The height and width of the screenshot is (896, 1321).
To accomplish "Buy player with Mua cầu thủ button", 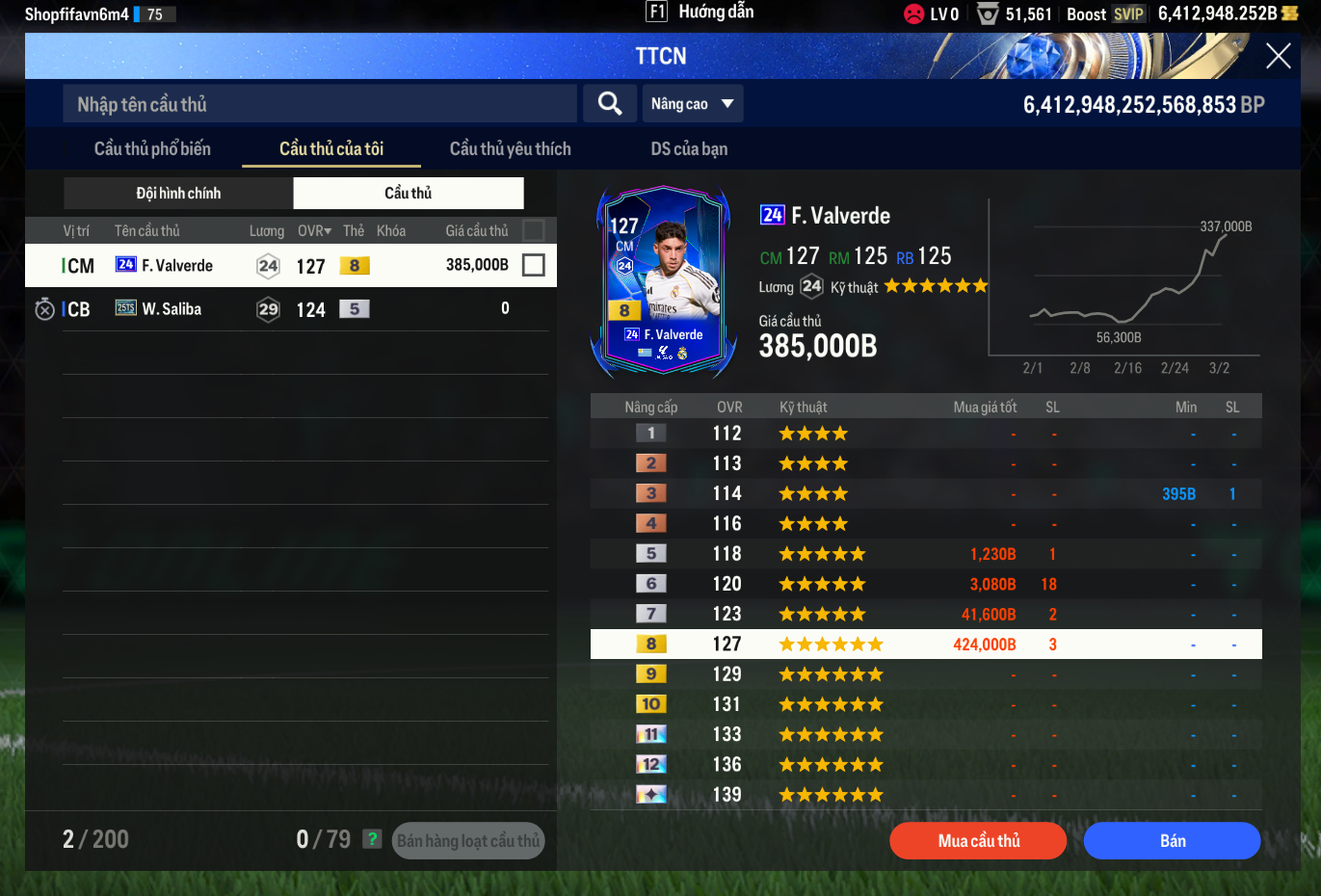I will [978, 840].
